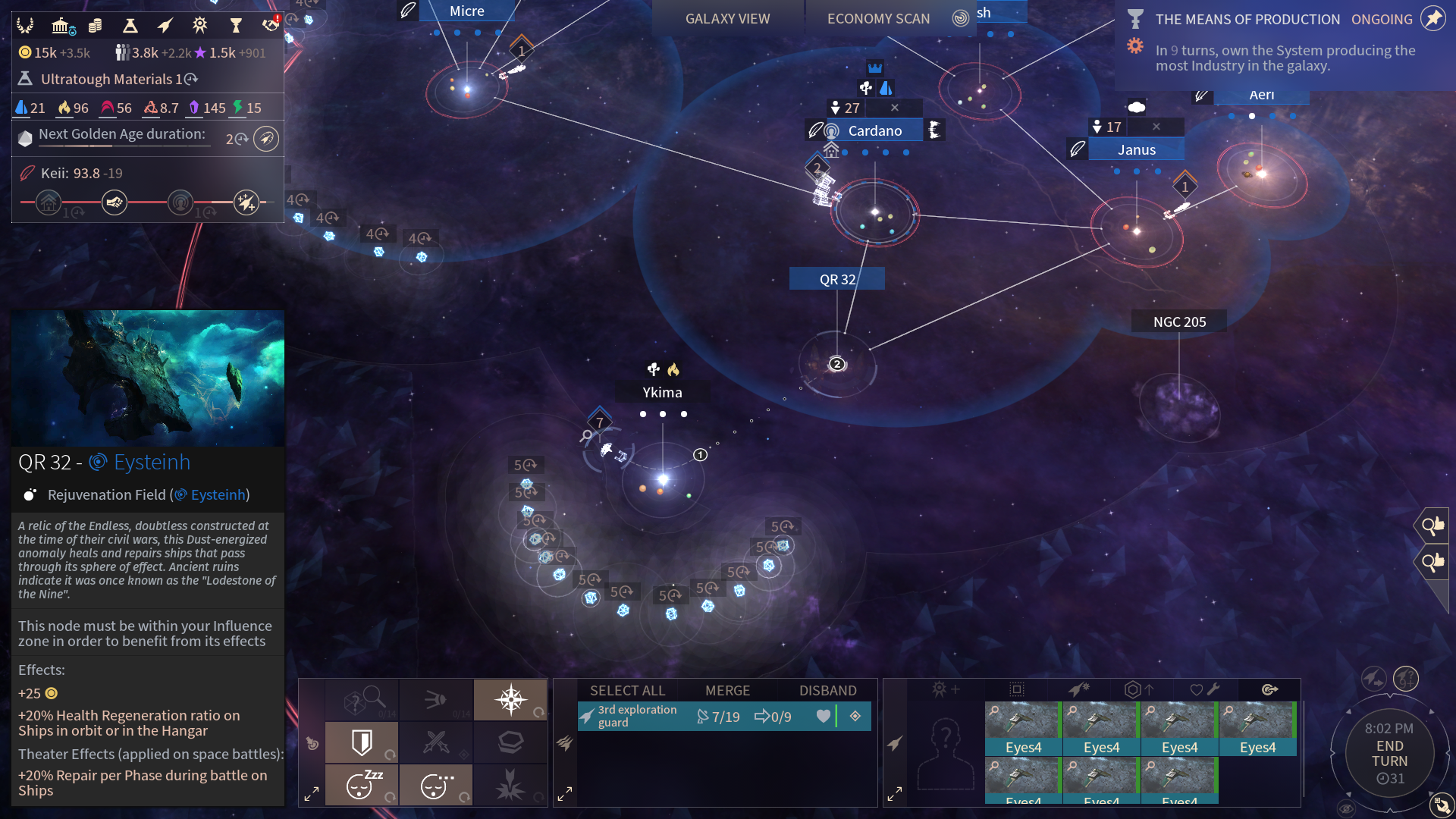Open the diplomacy handshake screen
Viewport: 1456px width, 819px height.
click(x=270, y=25)
